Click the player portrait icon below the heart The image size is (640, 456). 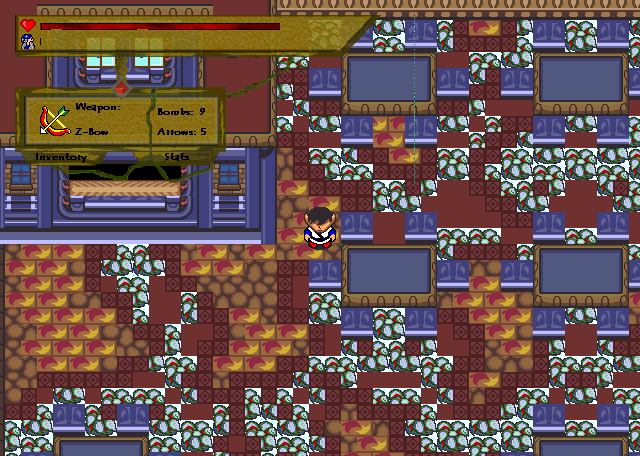tap(27, 41)
